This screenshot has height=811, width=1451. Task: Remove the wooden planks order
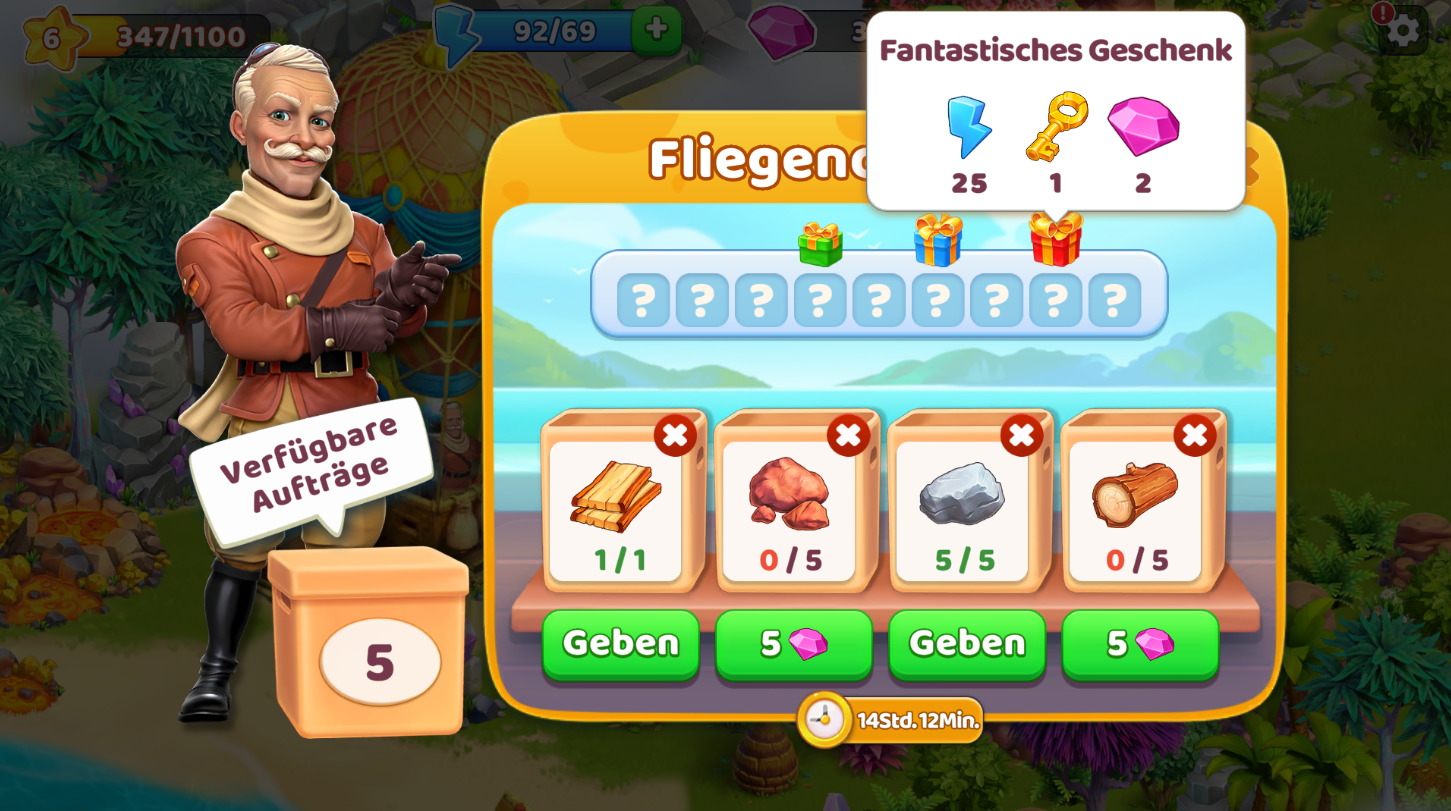[675, 436]
